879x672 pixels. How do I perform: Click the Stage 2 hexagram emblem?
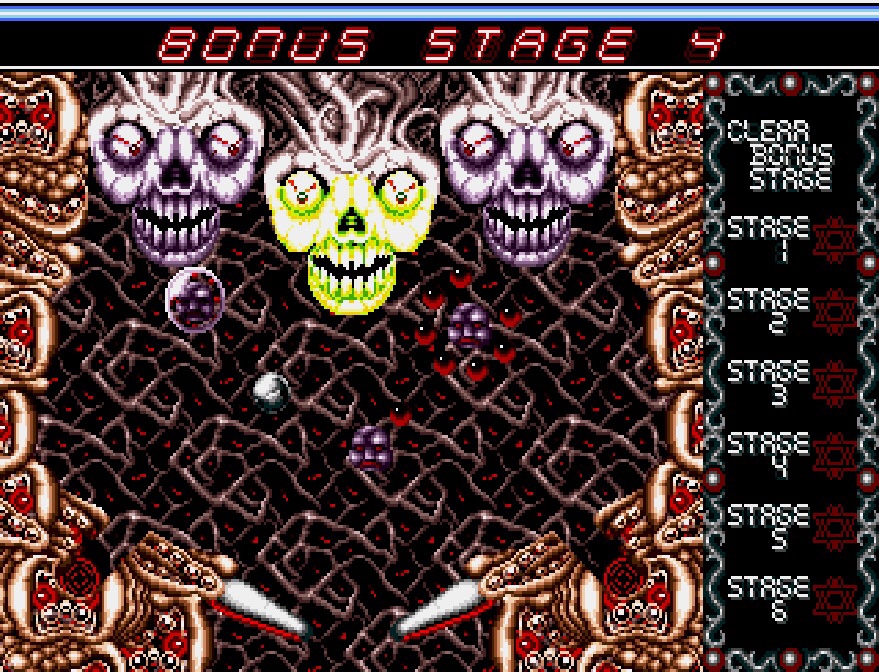coord(833,311)
